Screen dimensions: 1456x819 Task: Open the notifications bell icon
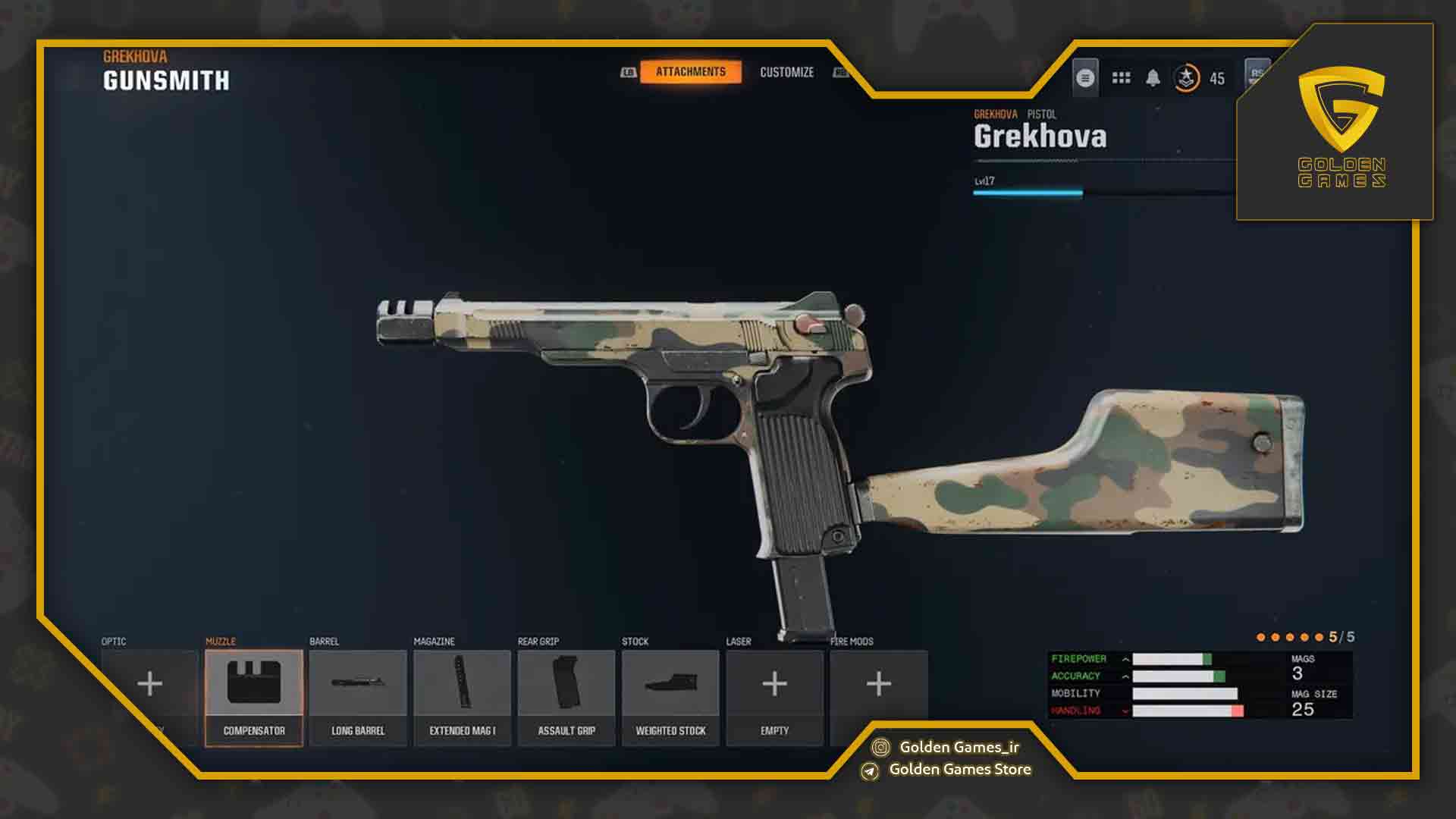tap(1153, 78)
